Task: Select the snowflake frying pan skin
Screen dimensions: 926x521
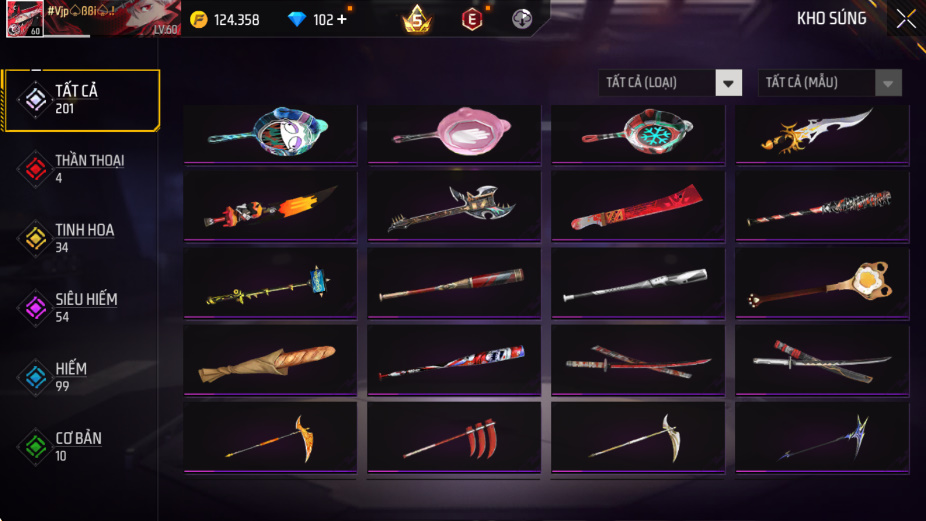Action: (x=638, y=133)
